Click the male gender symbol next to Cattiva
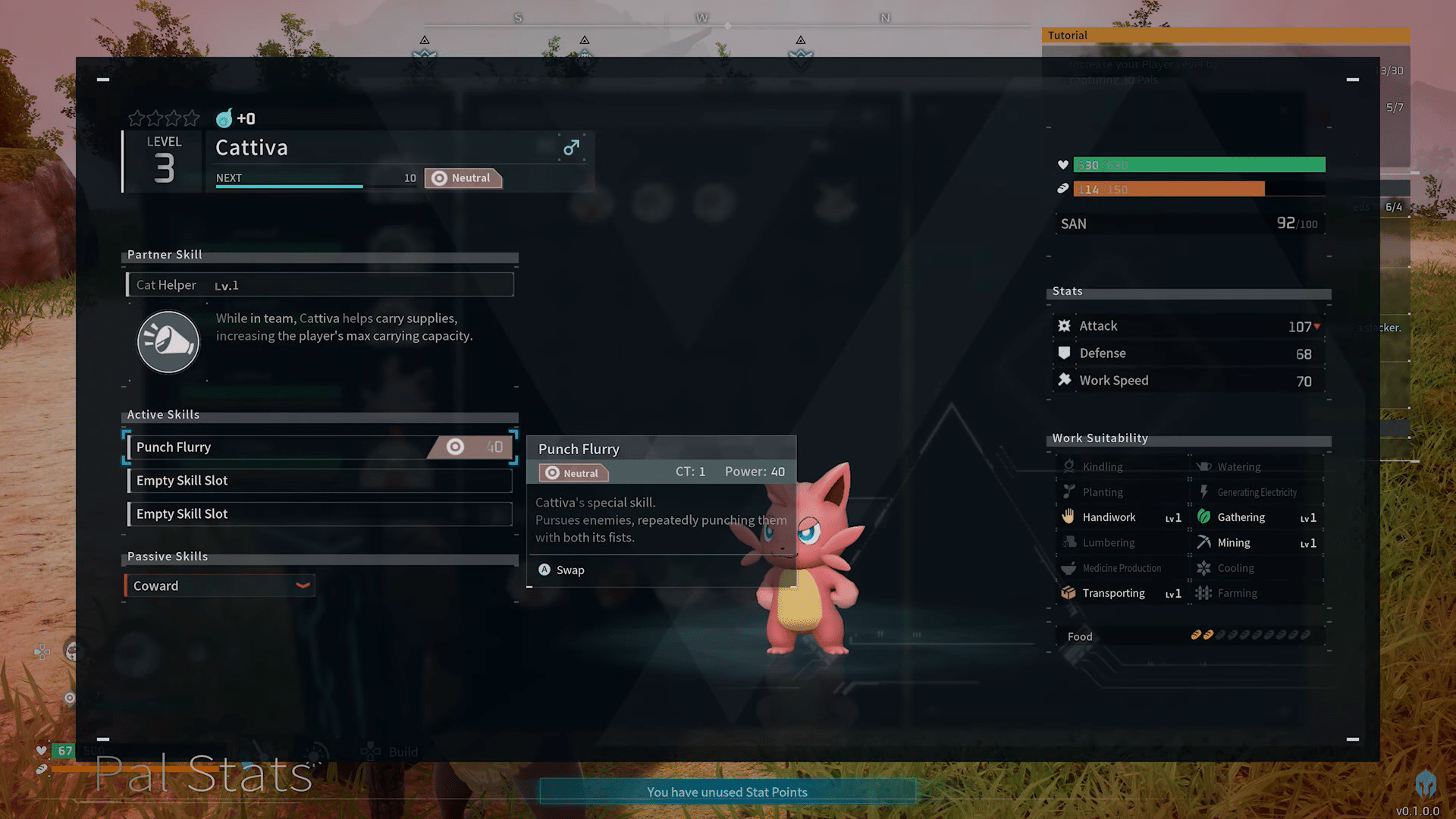 click(571, 147)
